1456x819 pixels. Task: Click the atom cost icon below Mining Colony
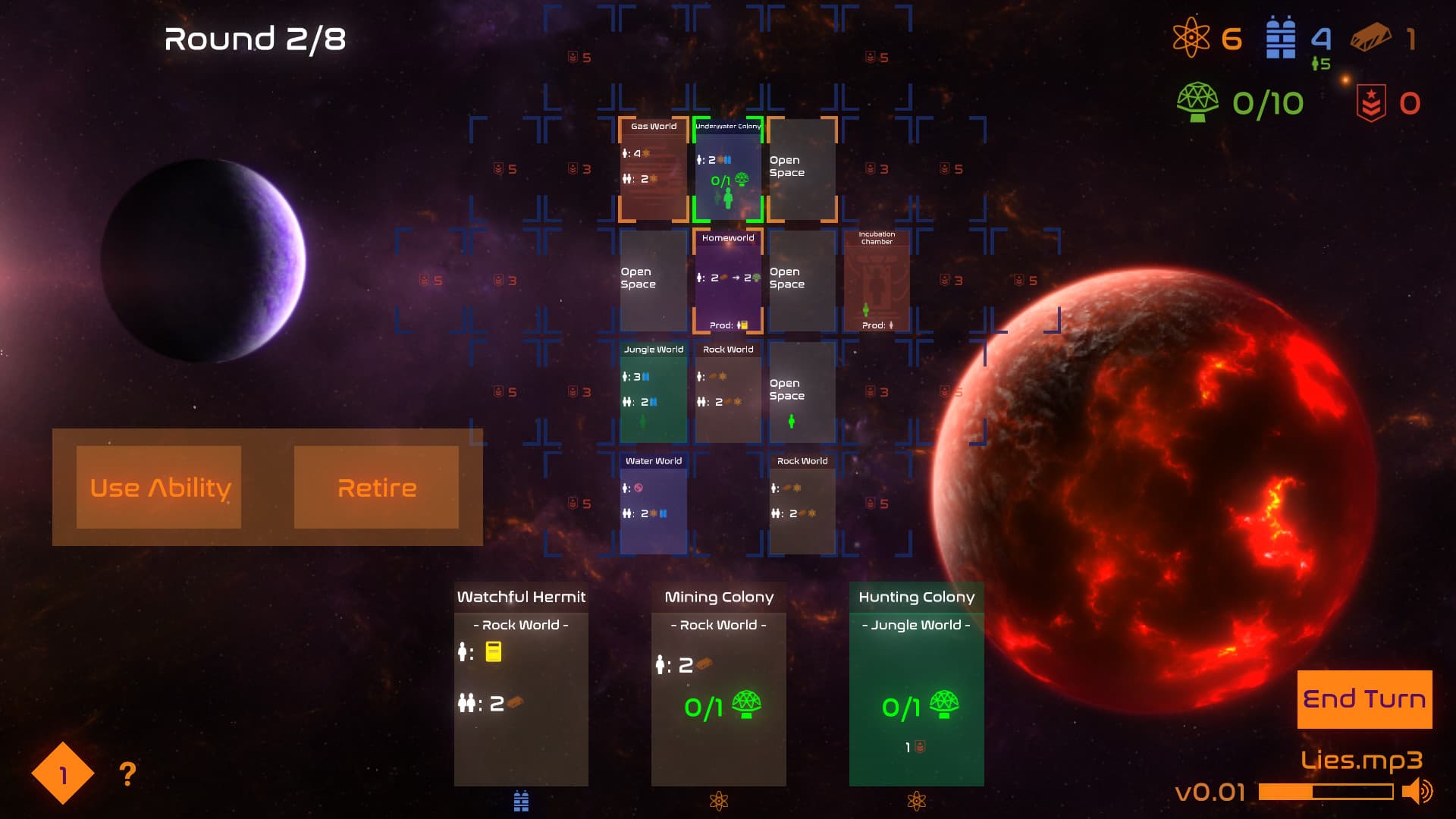click(718, 800)
